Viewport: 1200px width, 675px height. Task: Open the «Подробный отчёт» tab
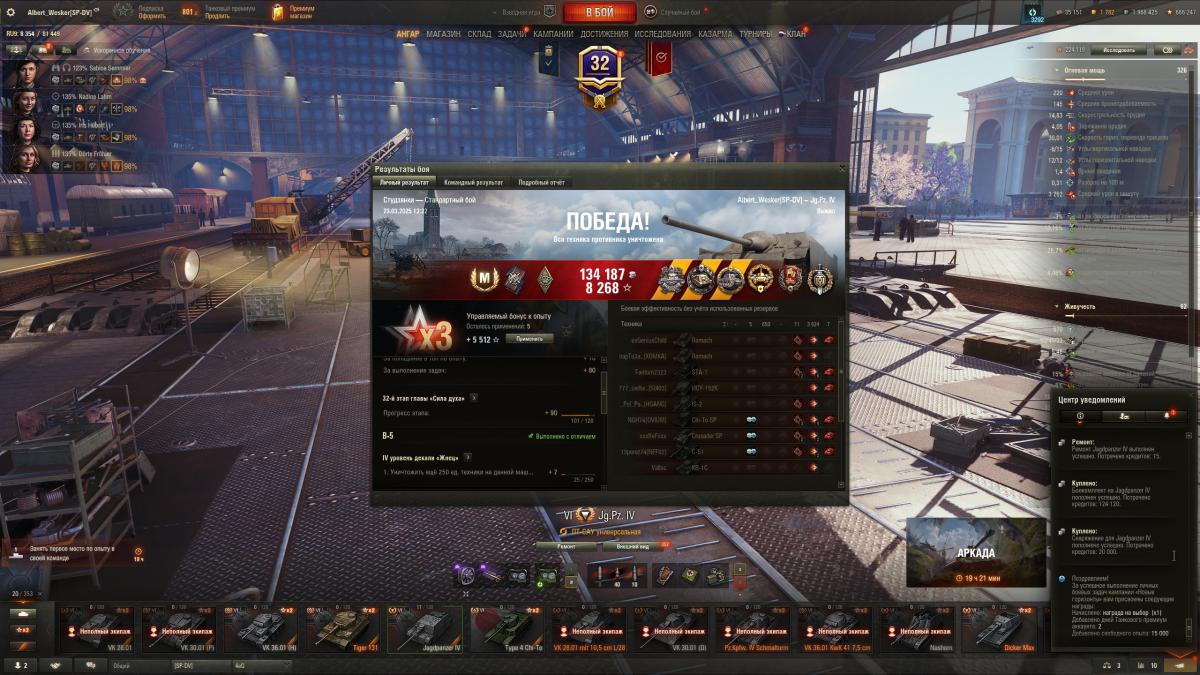pos(541,183)
